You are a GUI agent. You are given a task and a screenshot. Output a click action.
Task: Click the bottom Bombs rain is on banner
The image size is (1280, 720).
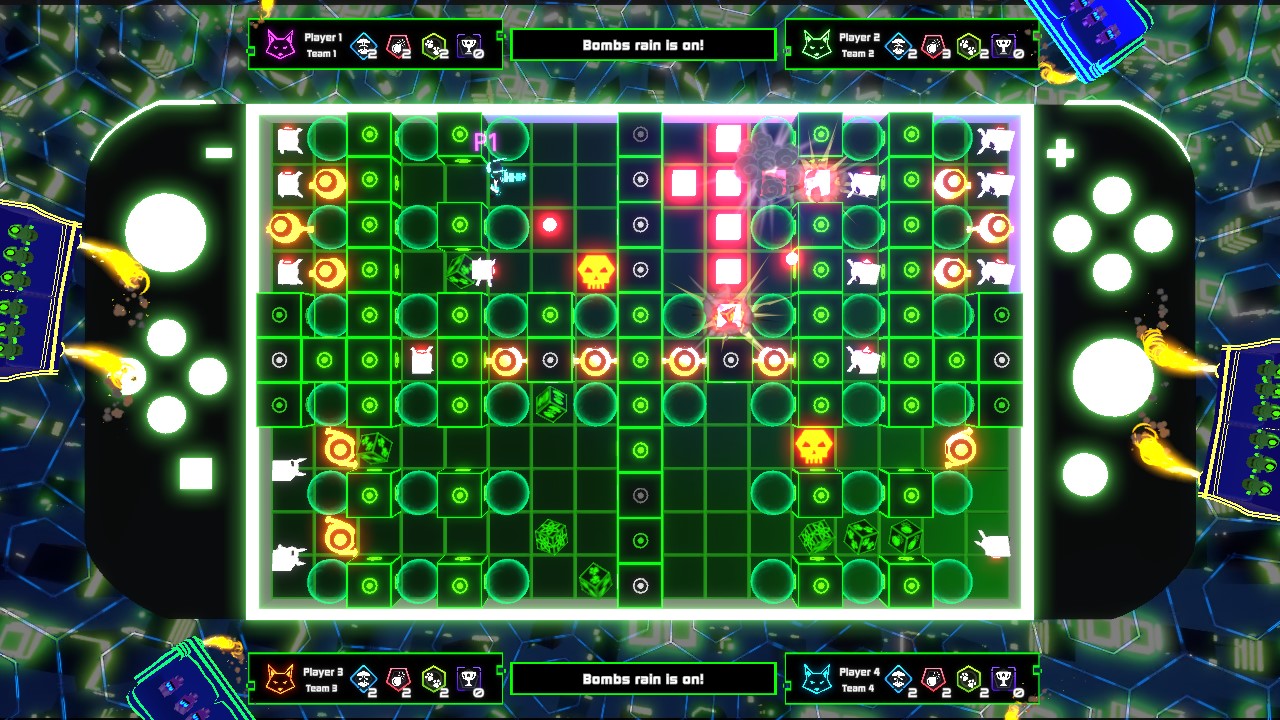coord(641,677)
